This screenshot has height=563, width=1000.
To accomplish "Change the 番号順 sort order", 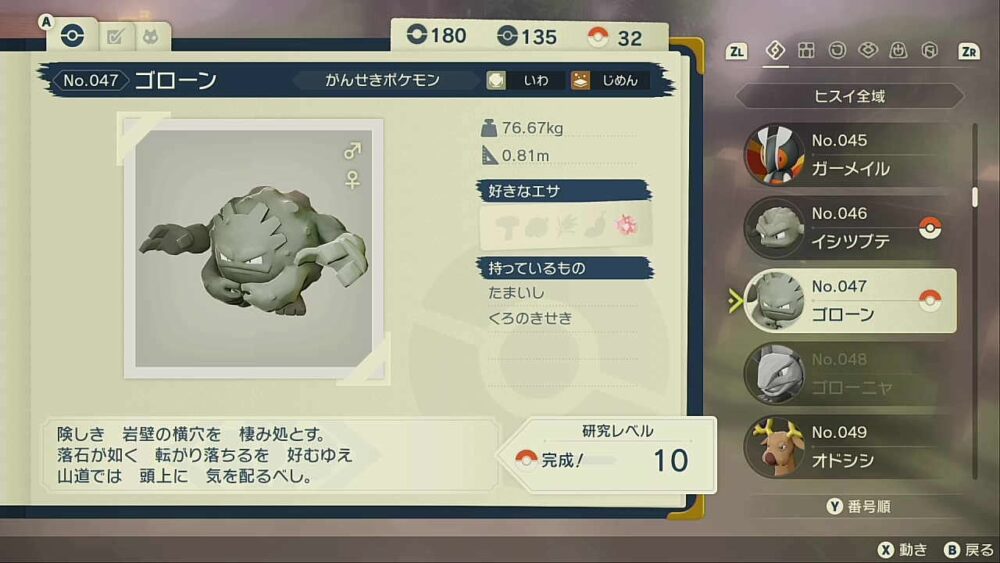I will click(858, 507).
